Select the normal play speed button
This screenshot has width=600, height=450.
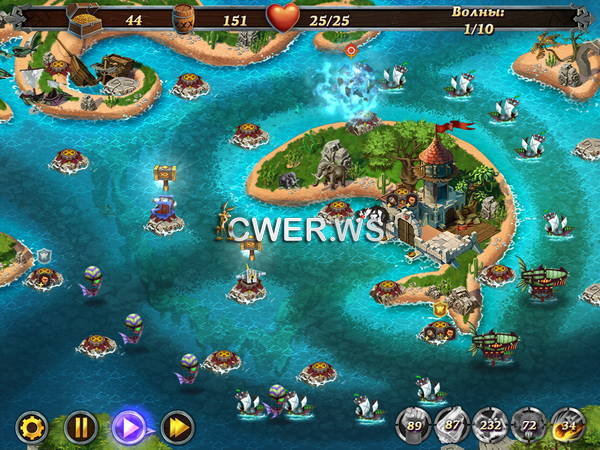point(129,428)
